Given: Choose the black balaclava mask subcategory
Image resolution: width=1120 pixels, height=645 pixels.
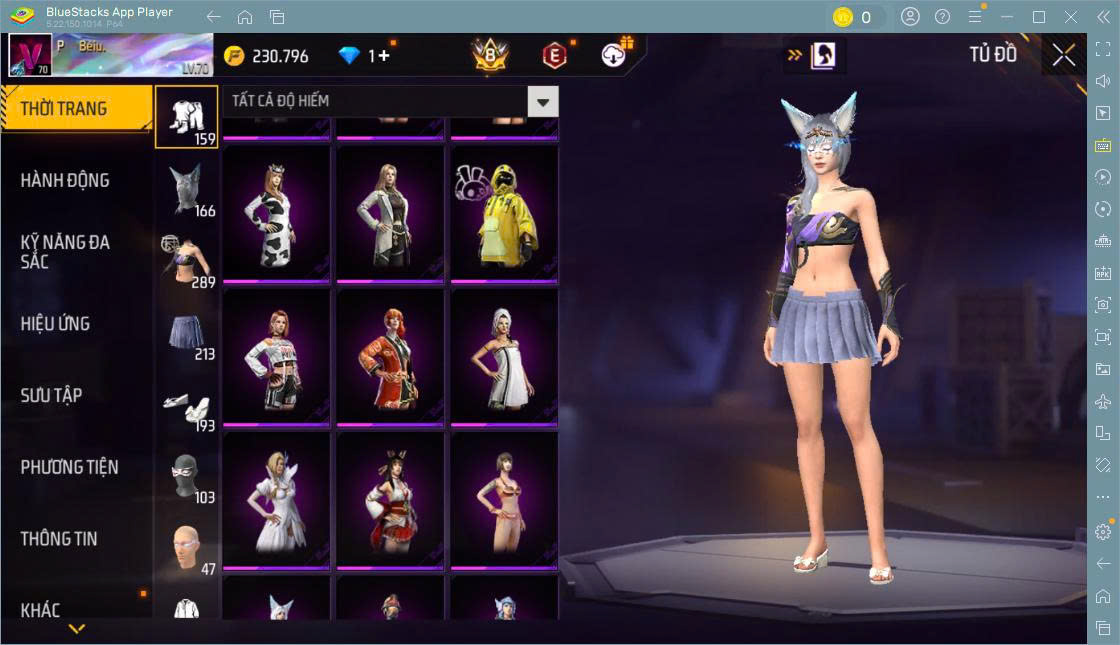Looking at the screenshot, I should click(187, 477).
